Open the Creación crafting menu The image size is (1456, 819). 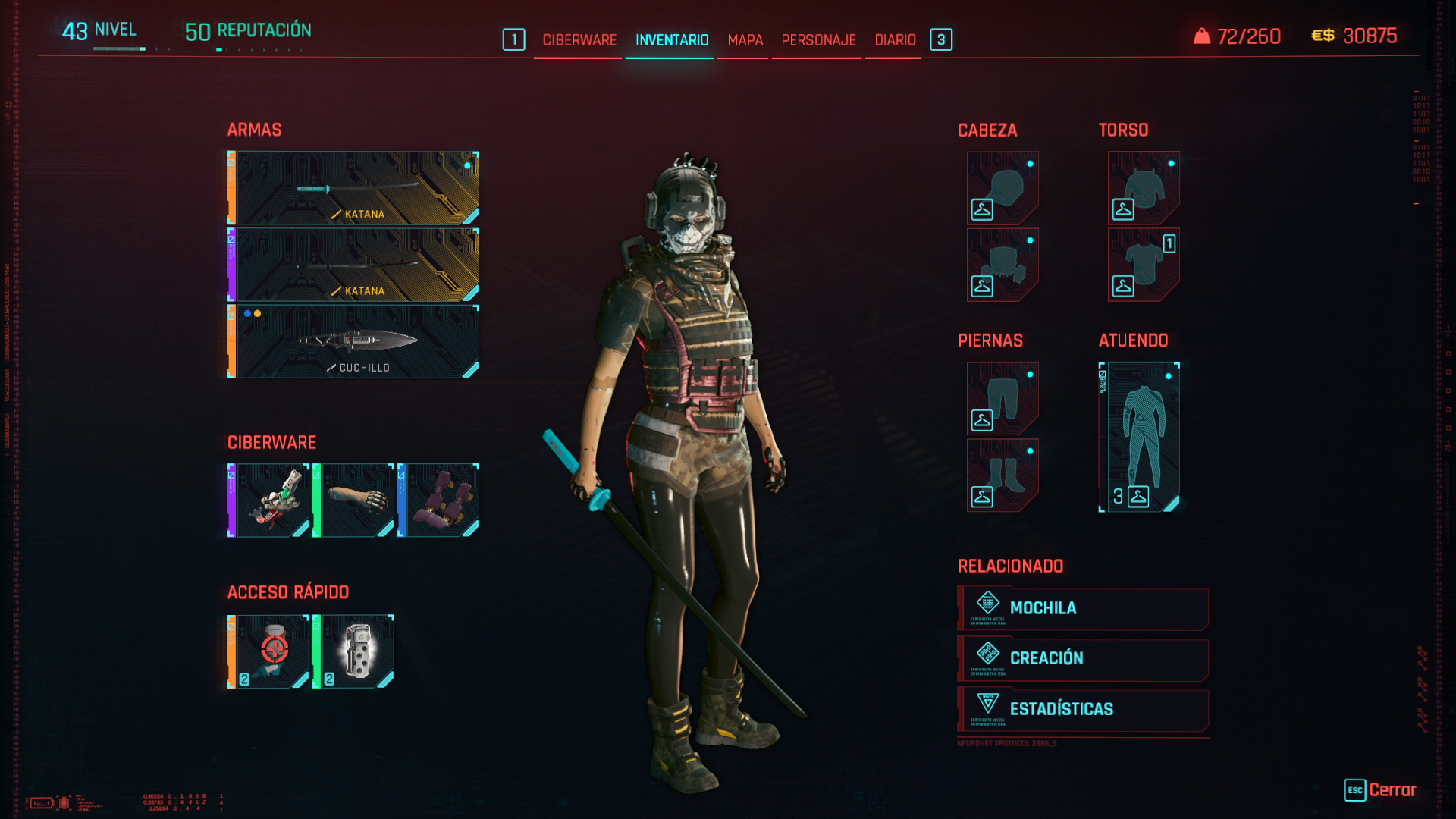coord(1083,658)
